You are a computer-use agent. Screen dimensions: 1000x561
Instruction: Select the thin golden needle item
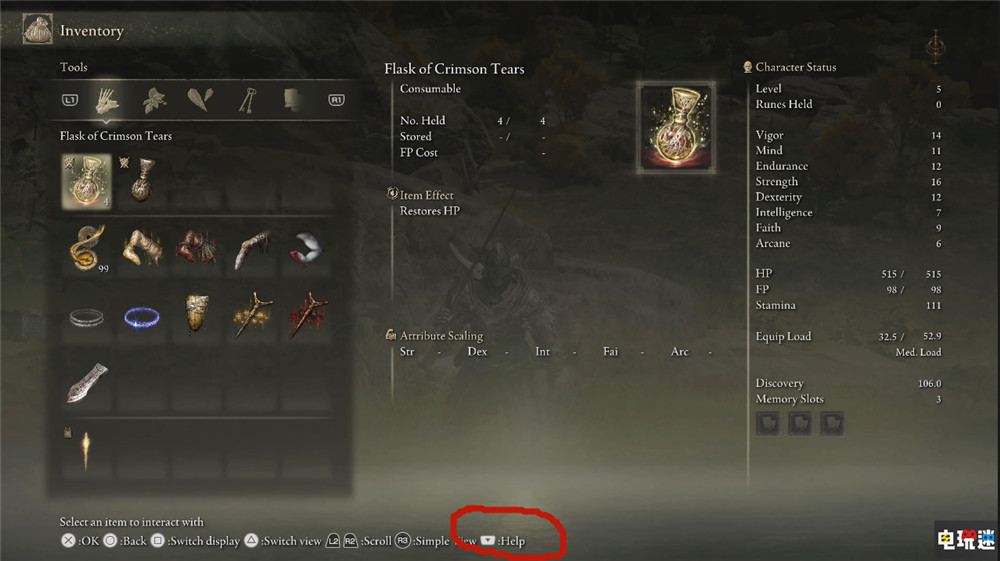pyautogui.click(x=86, y=450)
